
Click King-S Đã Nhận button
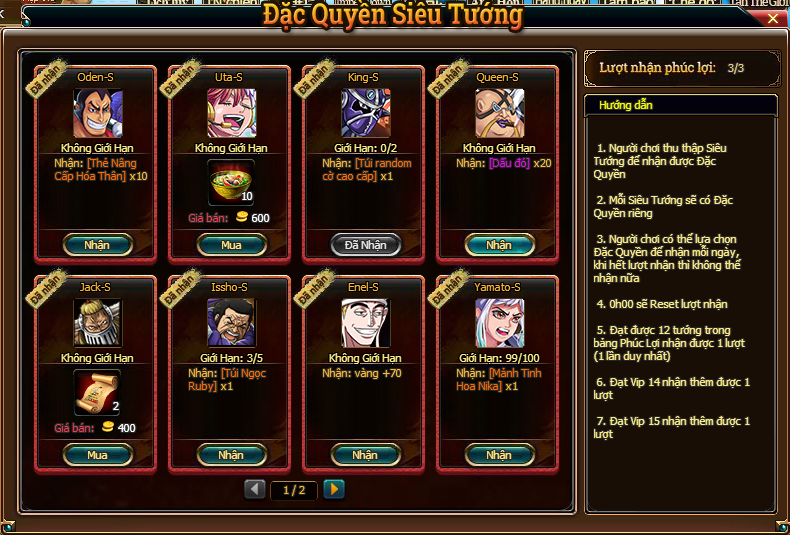pos(365,245)
